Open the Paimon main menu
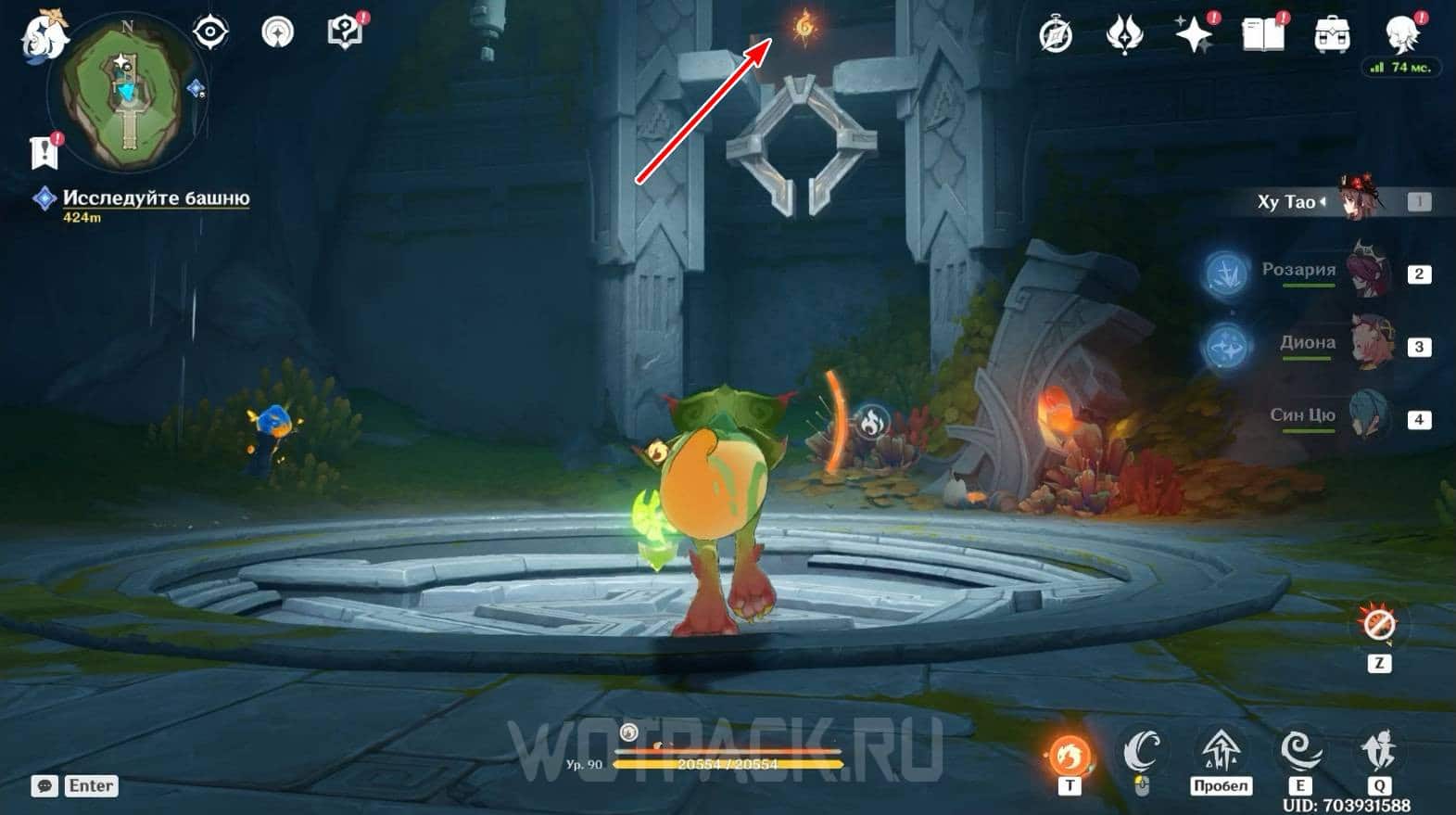The width and height of the screenshot is (1456, 815). point(43,35)
